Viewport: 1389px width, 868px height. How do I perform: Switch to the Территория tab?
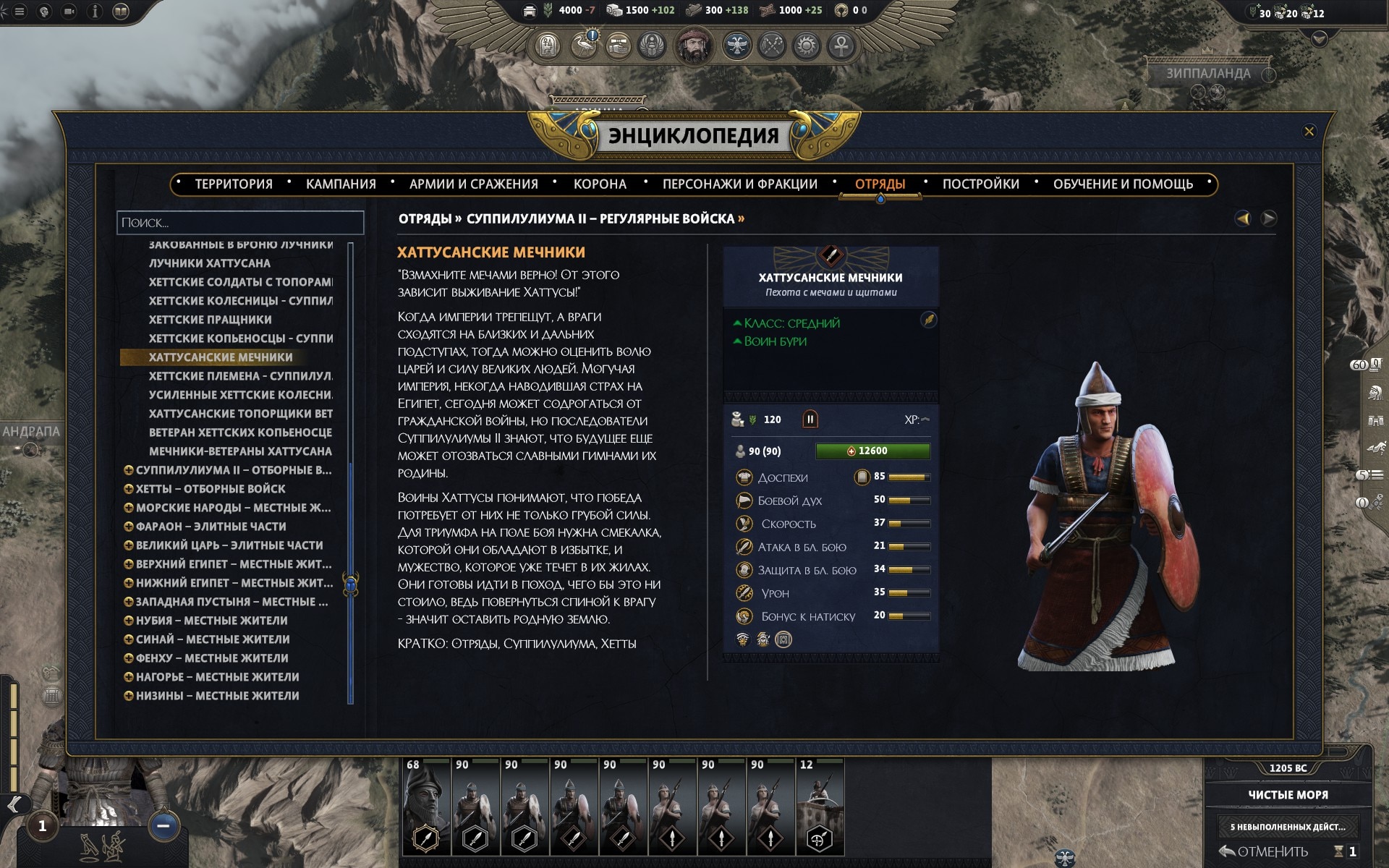pyautogui.click(x=234, y=184)
